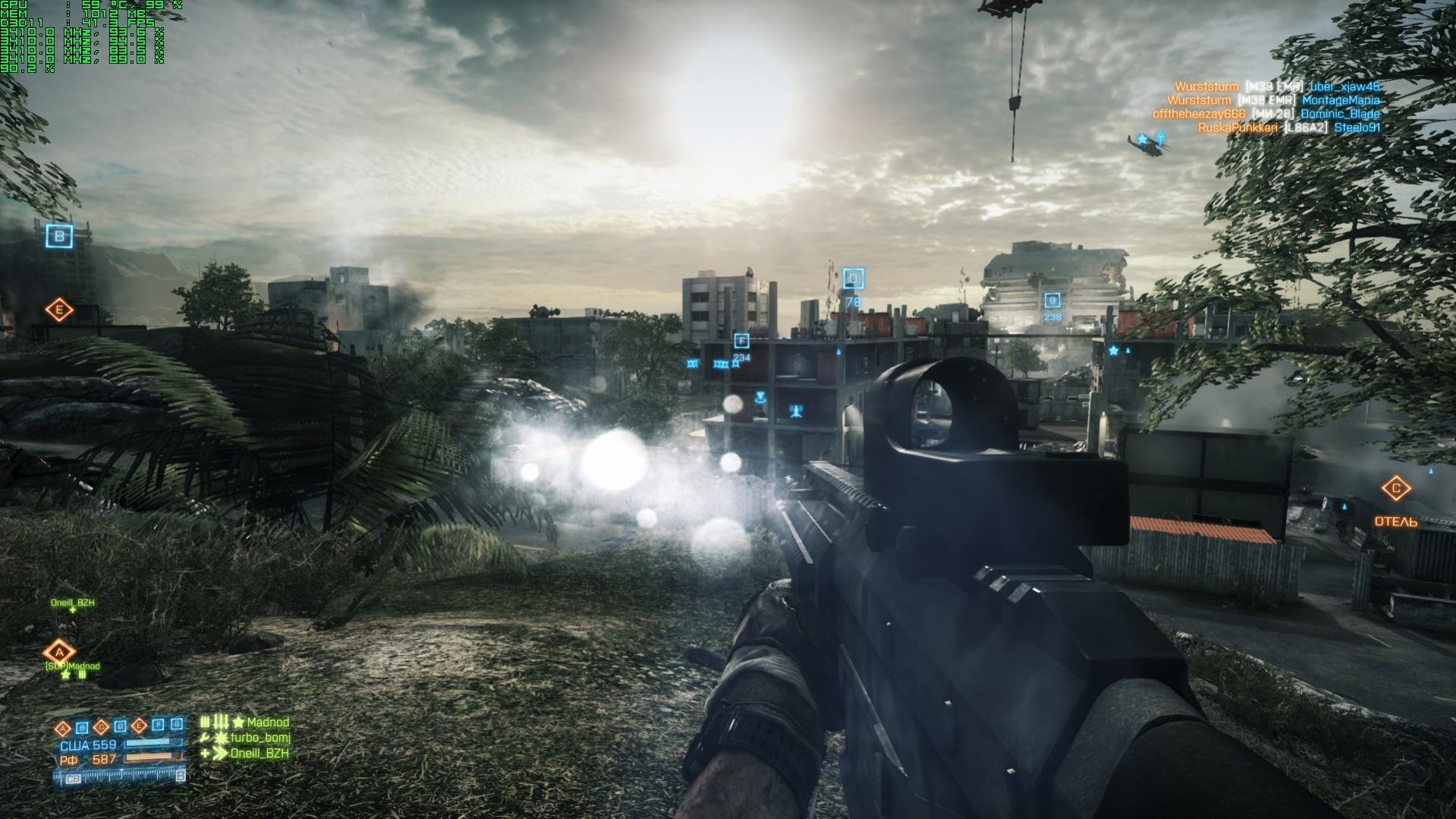Choose turbo_bomj in the squad list

click(x=260, y=738)
